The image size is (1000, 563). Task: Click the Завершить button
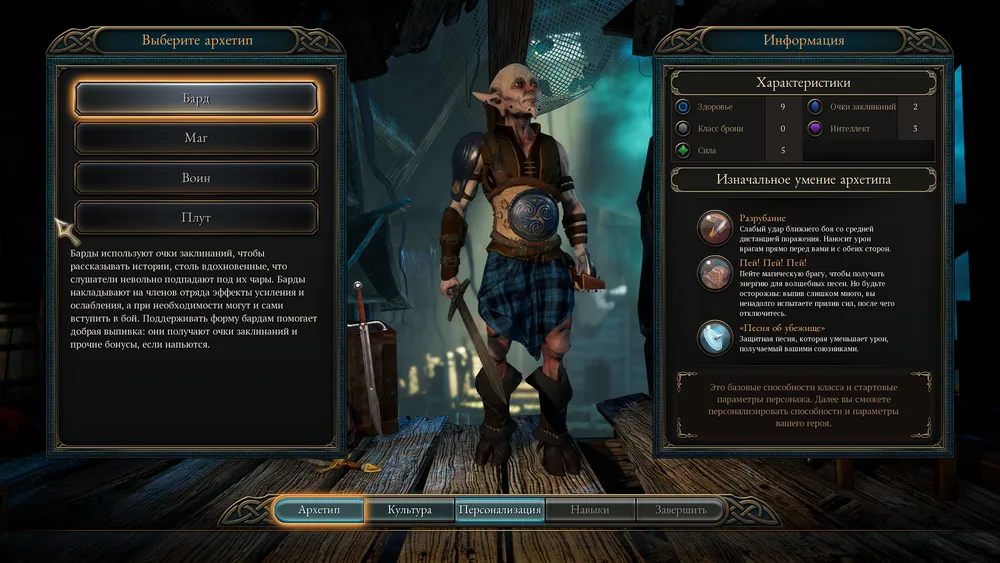pos(681,510)
